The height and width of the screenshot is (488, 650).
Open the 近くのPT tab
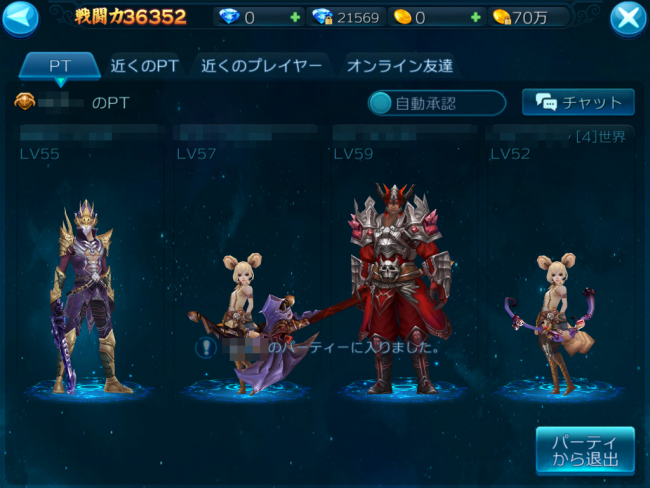coord(144,66)
